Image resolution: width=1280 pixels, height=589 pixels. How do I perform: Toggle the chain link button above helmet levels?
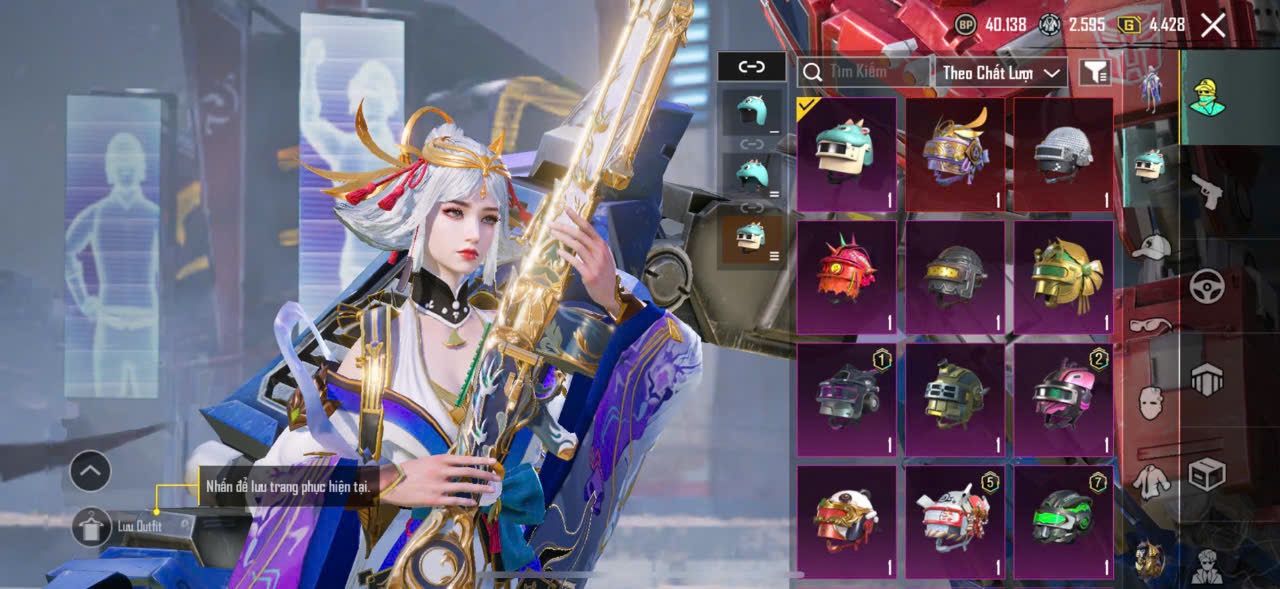[x=751, y=67]
